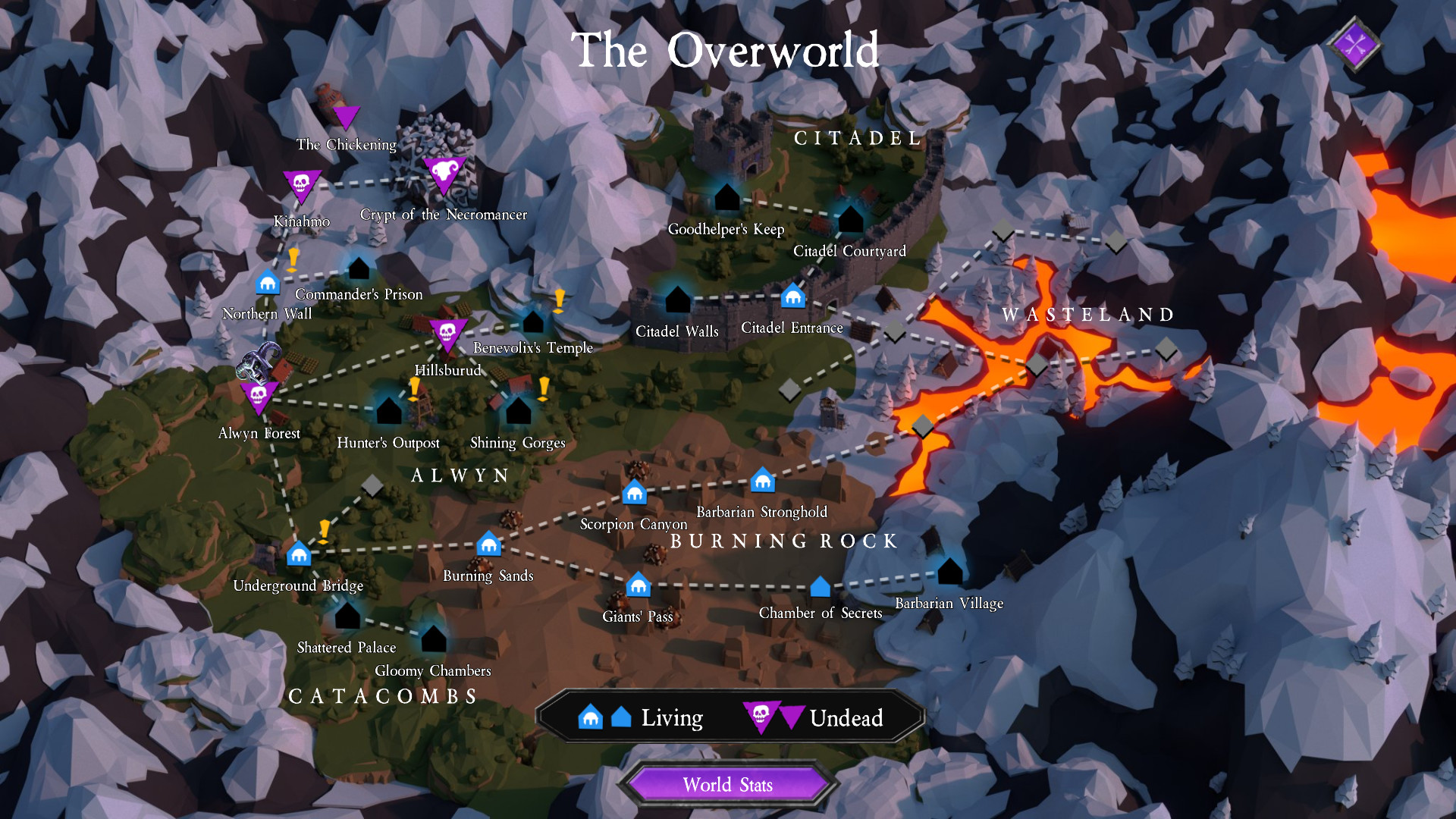1456x819 pixels.
Task: Select The Chickening purple marker
Action: [347, 118]
